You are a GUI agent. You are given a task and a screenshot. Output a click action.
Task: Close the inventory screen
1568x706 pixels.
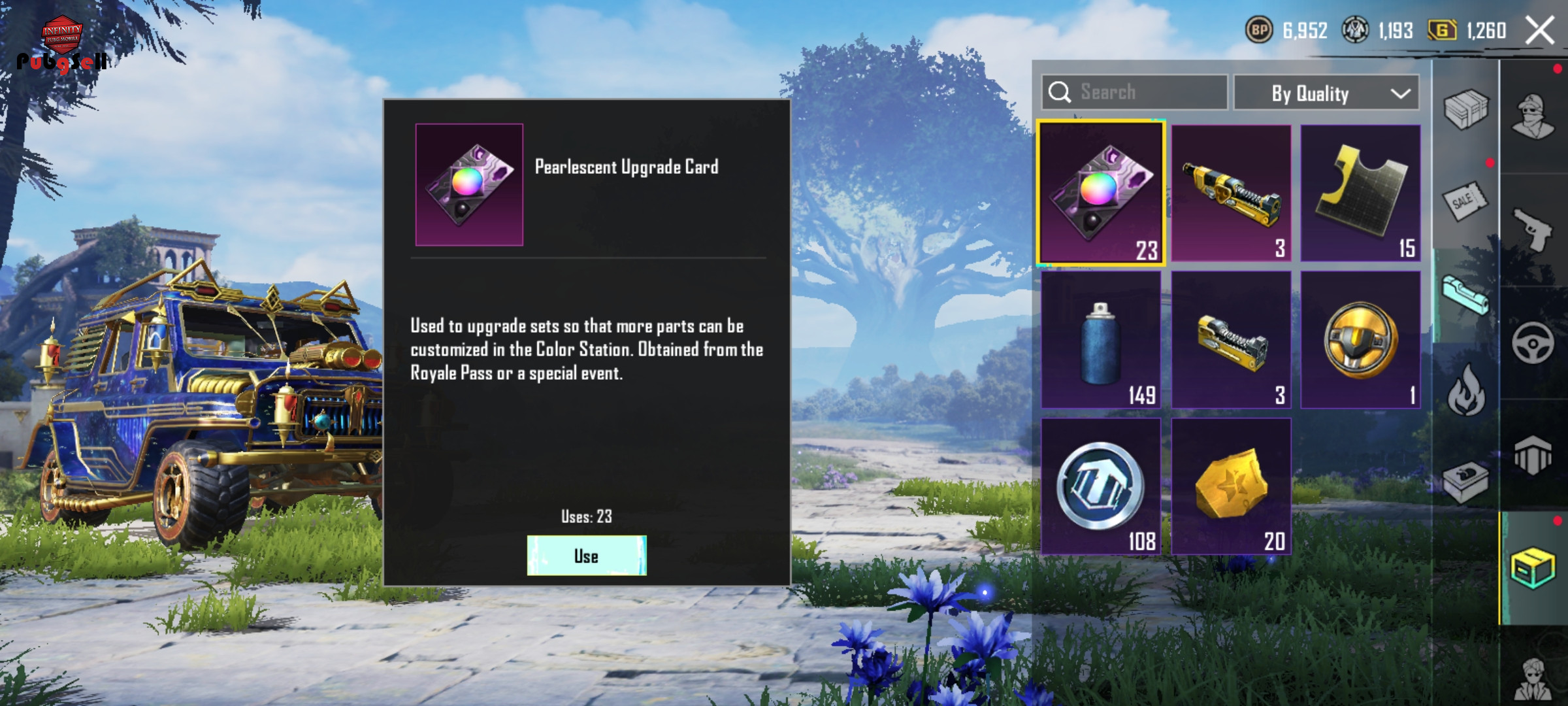(x=1539, y=31)
